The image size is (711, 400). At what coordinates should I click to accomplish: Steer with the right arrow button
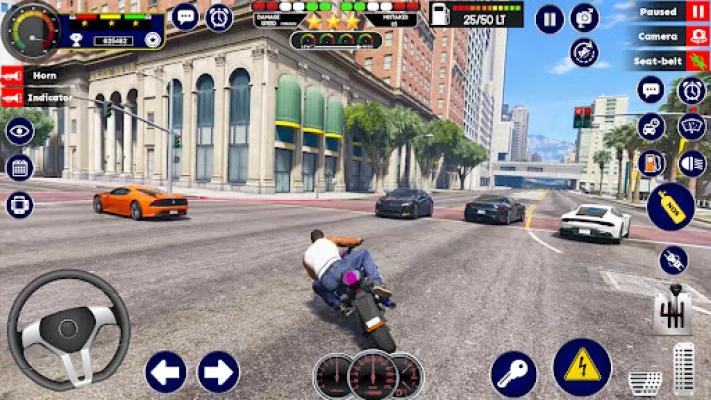point(218,372)
